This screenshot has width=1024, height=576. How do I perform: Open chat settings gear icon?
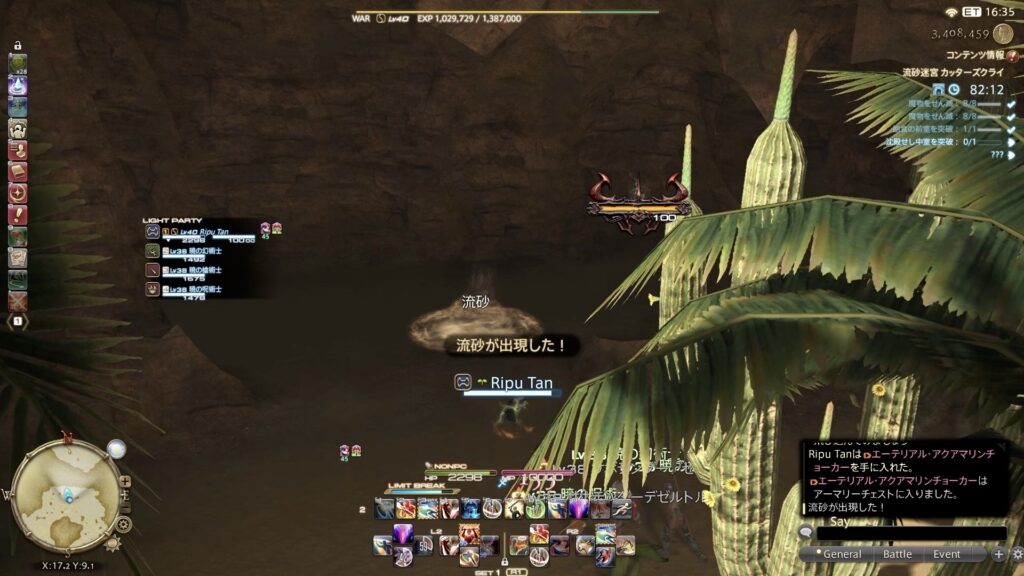click(x=1014, y=554)
